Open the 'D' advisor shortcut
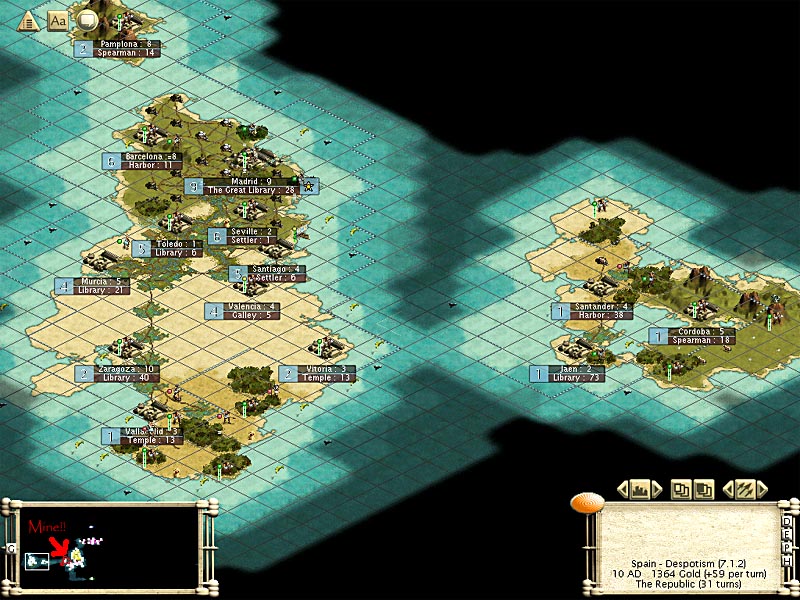 point(787,521)
